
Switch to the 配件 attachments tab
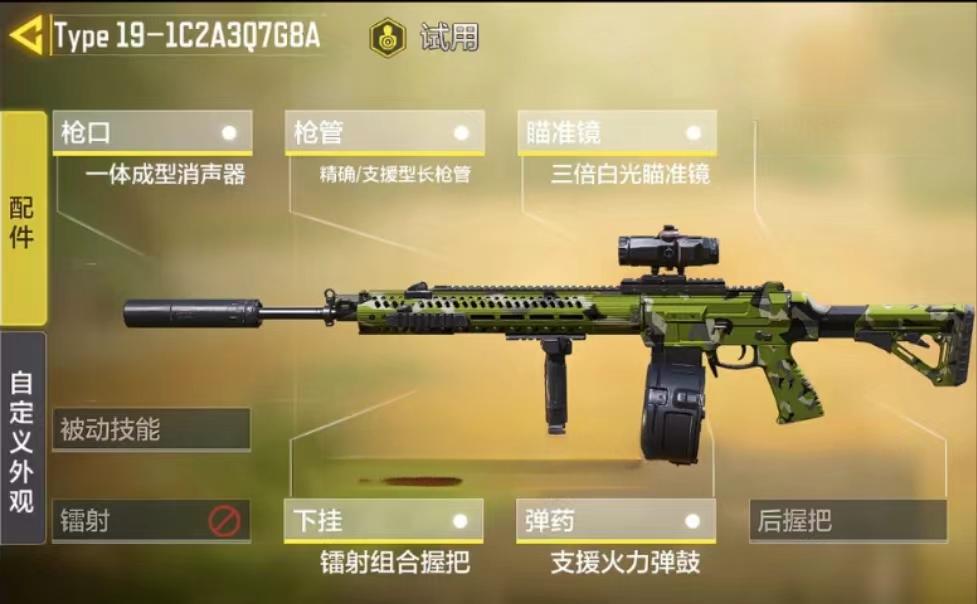point(23,219)
